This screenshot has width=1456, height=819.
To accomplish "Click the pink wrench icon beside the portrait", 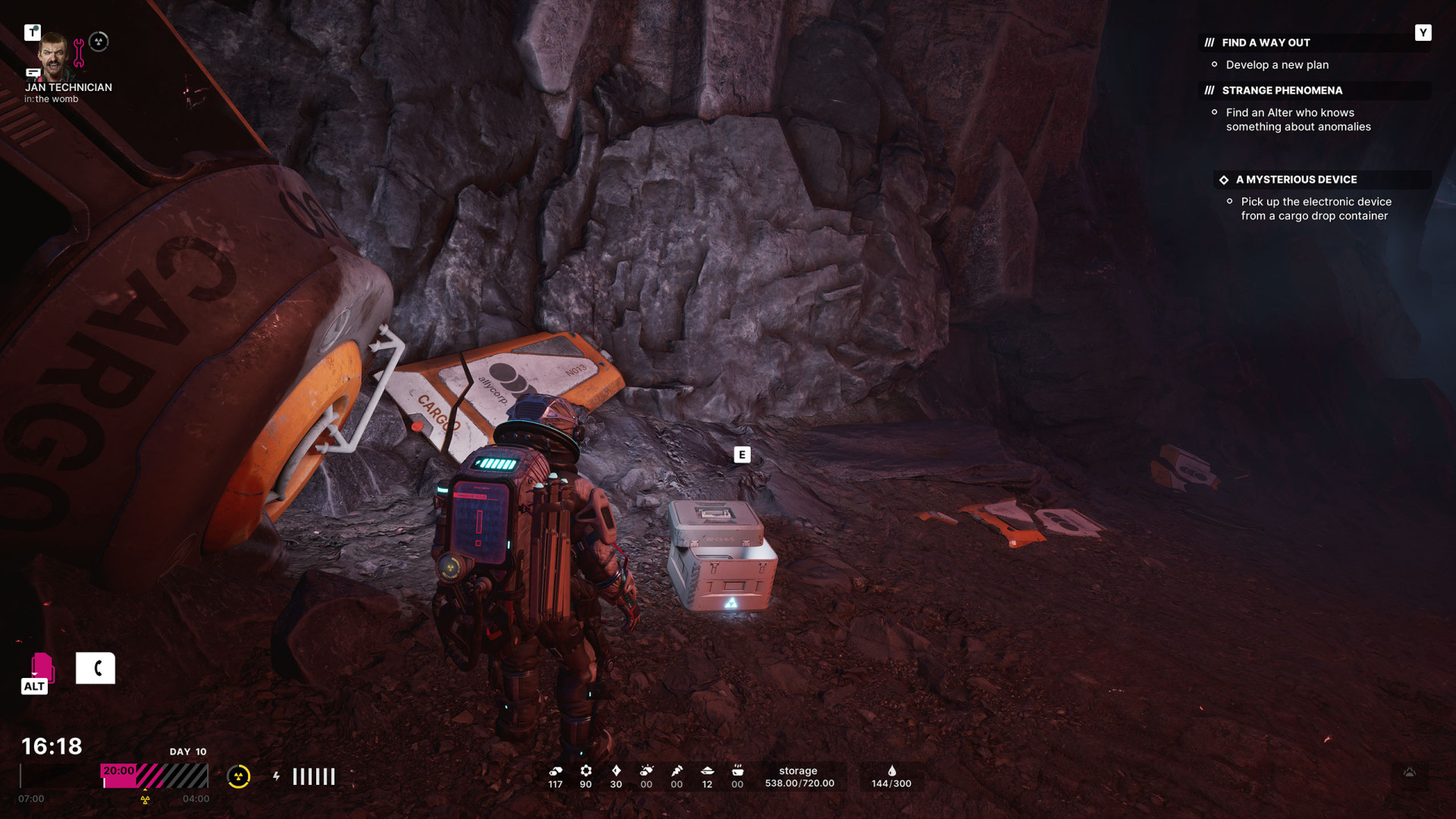I will tap(79, 53).
